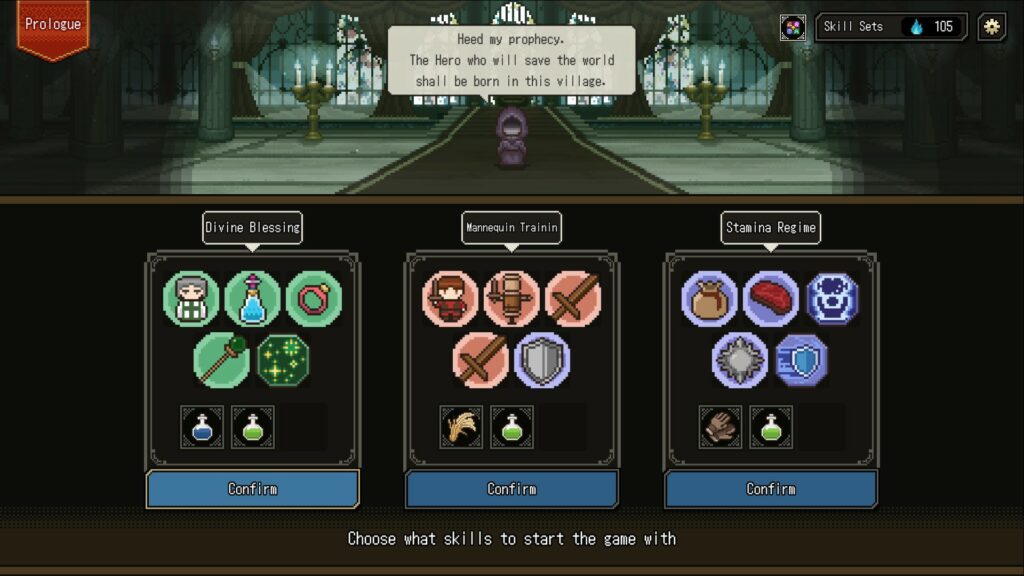Select the blue potion bottle skill
The width and height of the screenshot is (1024, 576).
pos(252,299)
